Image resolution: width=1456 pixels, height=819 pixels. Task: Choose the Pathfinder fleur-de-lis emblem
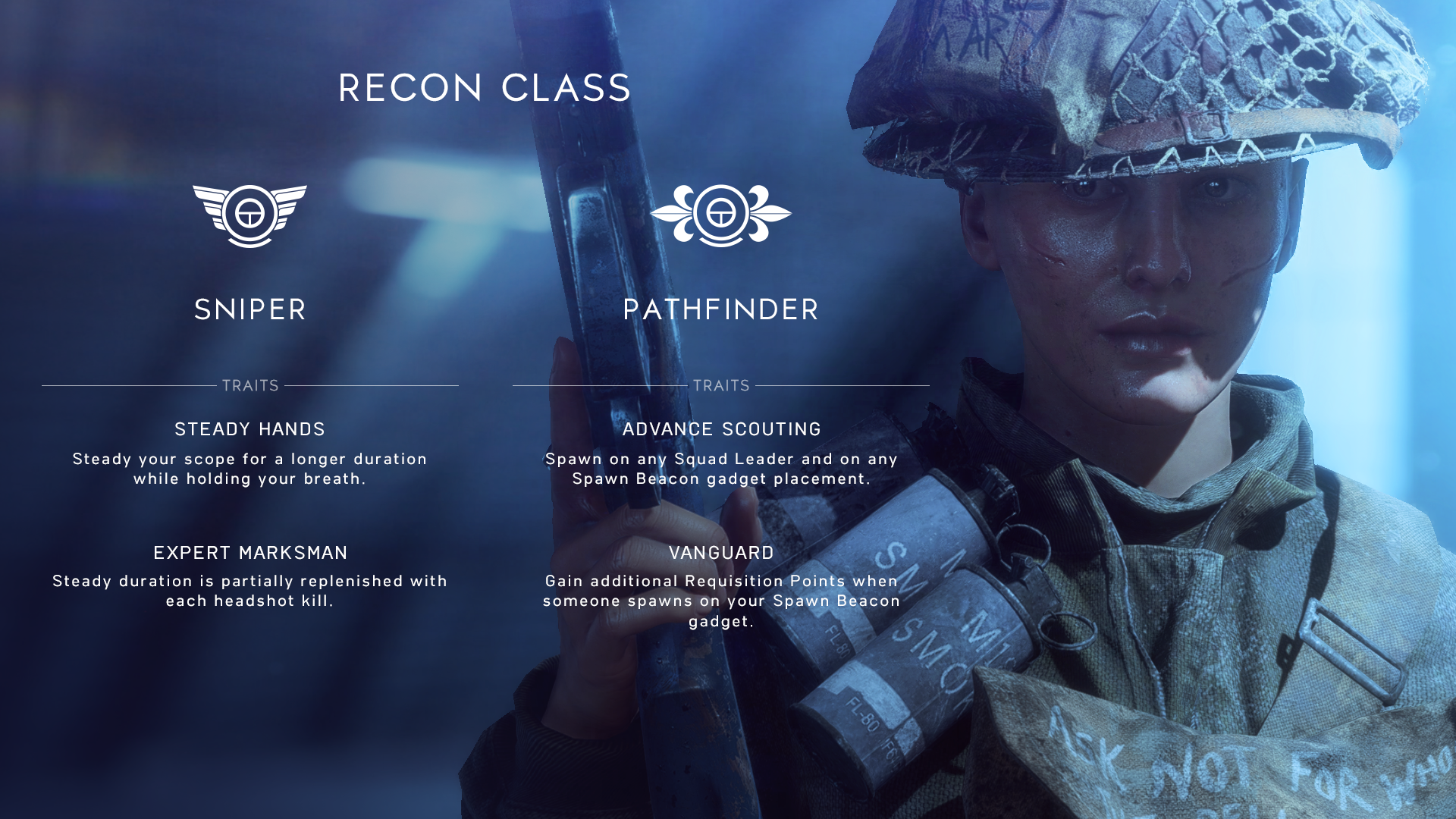(720, 215)
